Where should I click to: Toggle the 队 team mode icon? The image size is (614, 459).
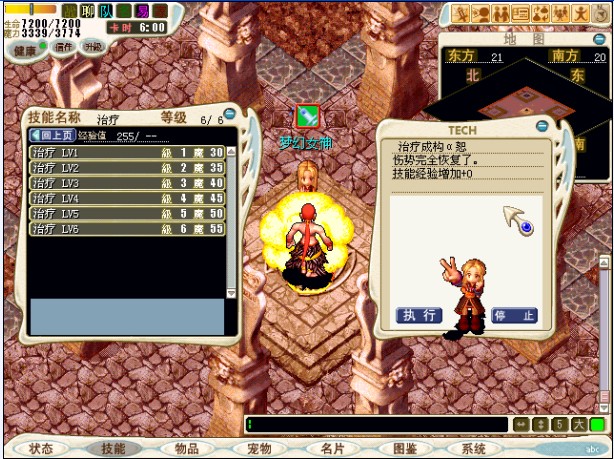[105, 10]
